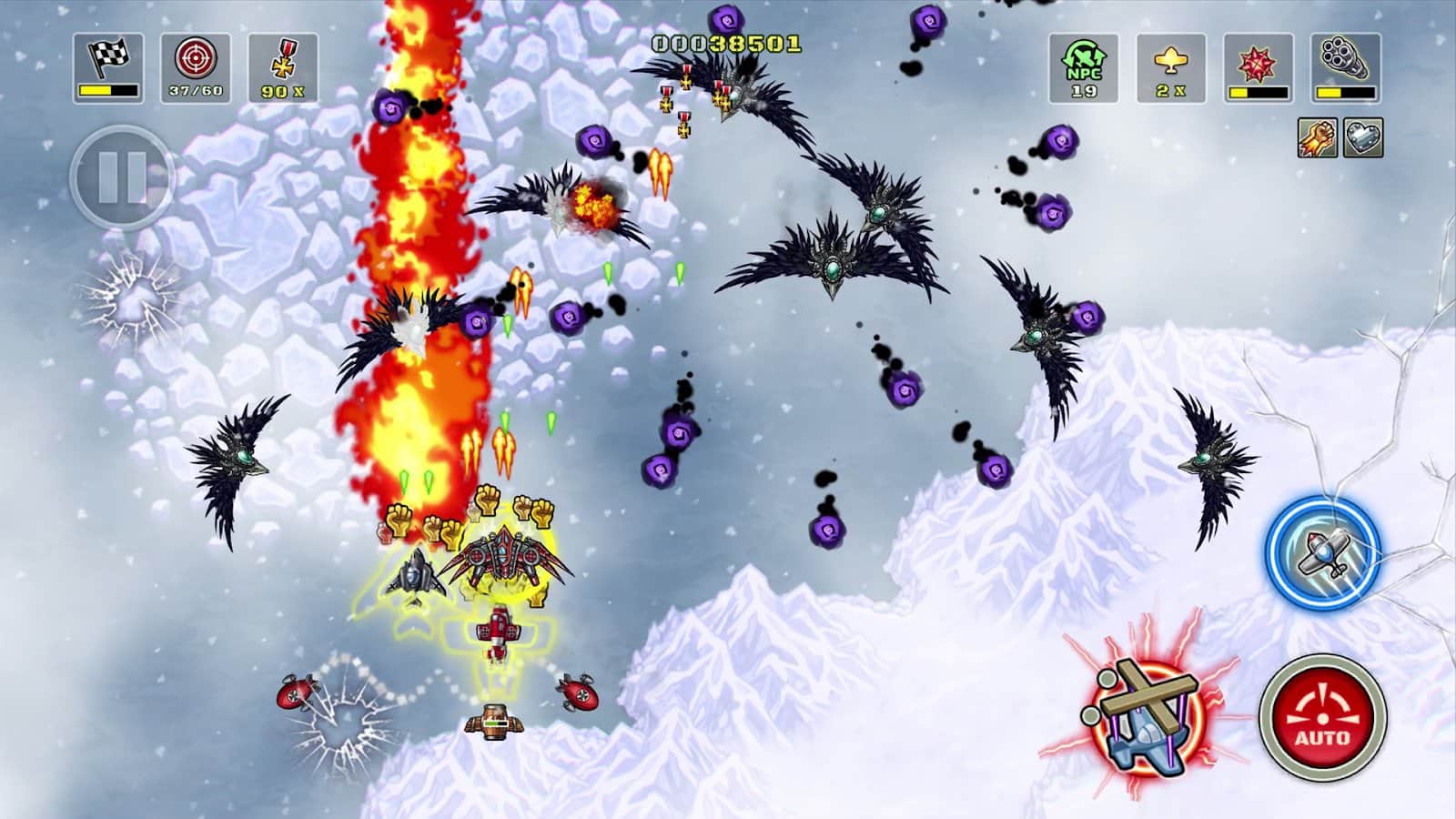Open the green NPC counter icon

1084,67
